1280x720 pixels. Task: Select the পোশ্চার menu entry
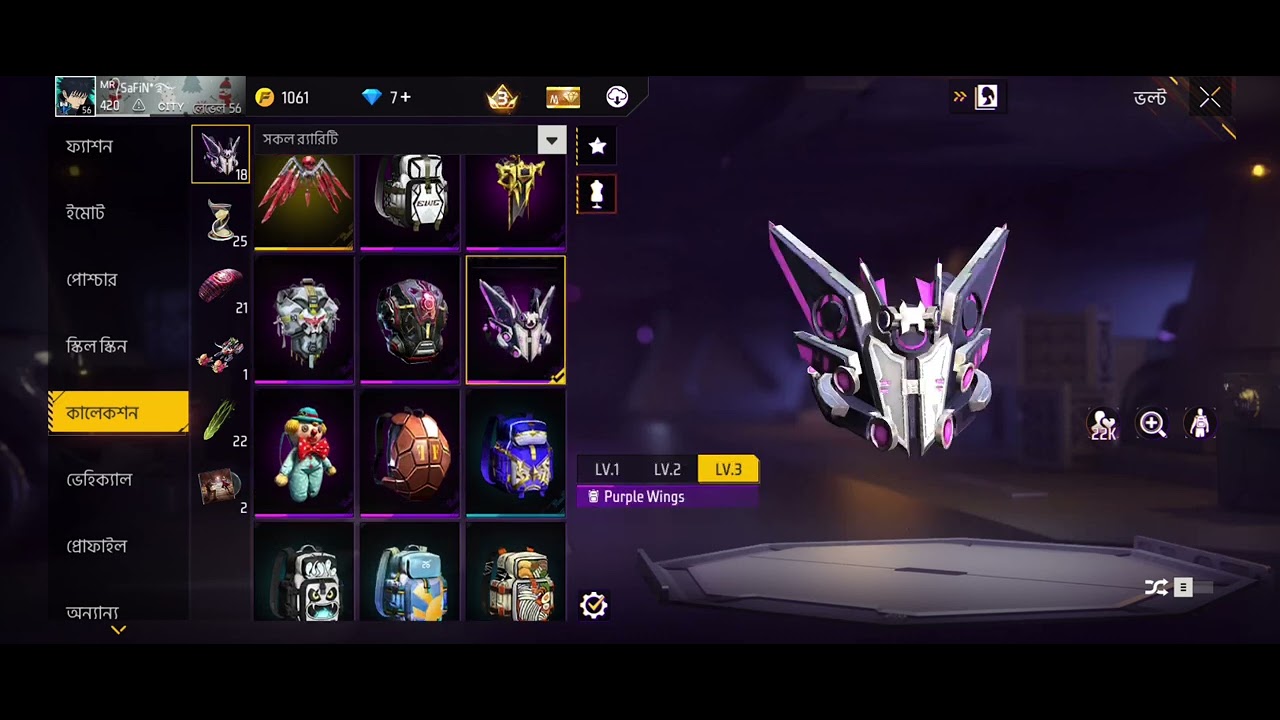point(92,280)
